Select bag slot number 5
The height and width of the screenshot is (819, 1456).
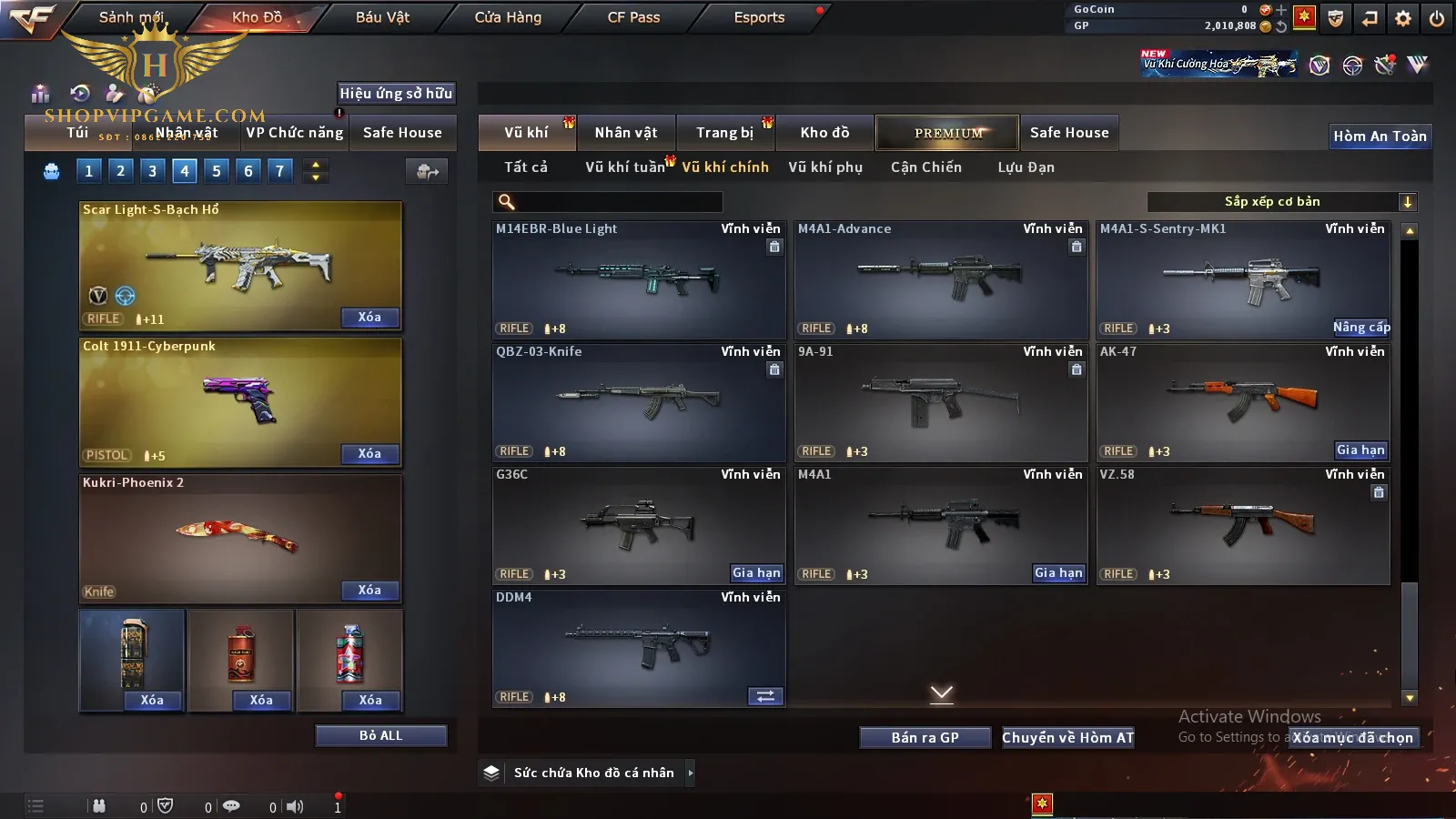(x=217, y=170)
